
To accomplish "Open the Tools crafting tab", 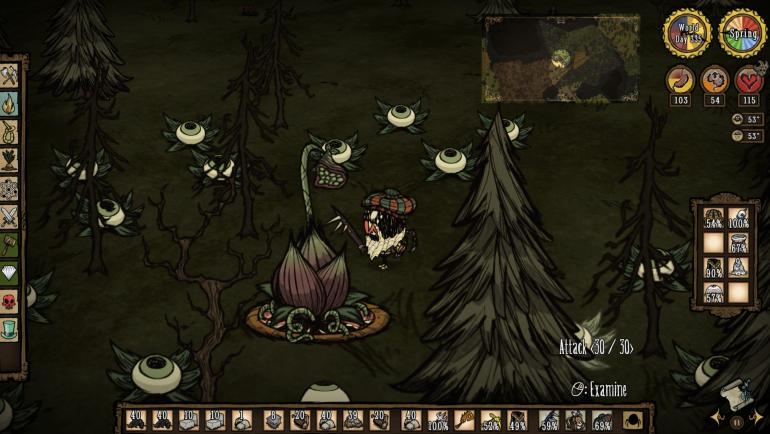I will tap(11, 76).
